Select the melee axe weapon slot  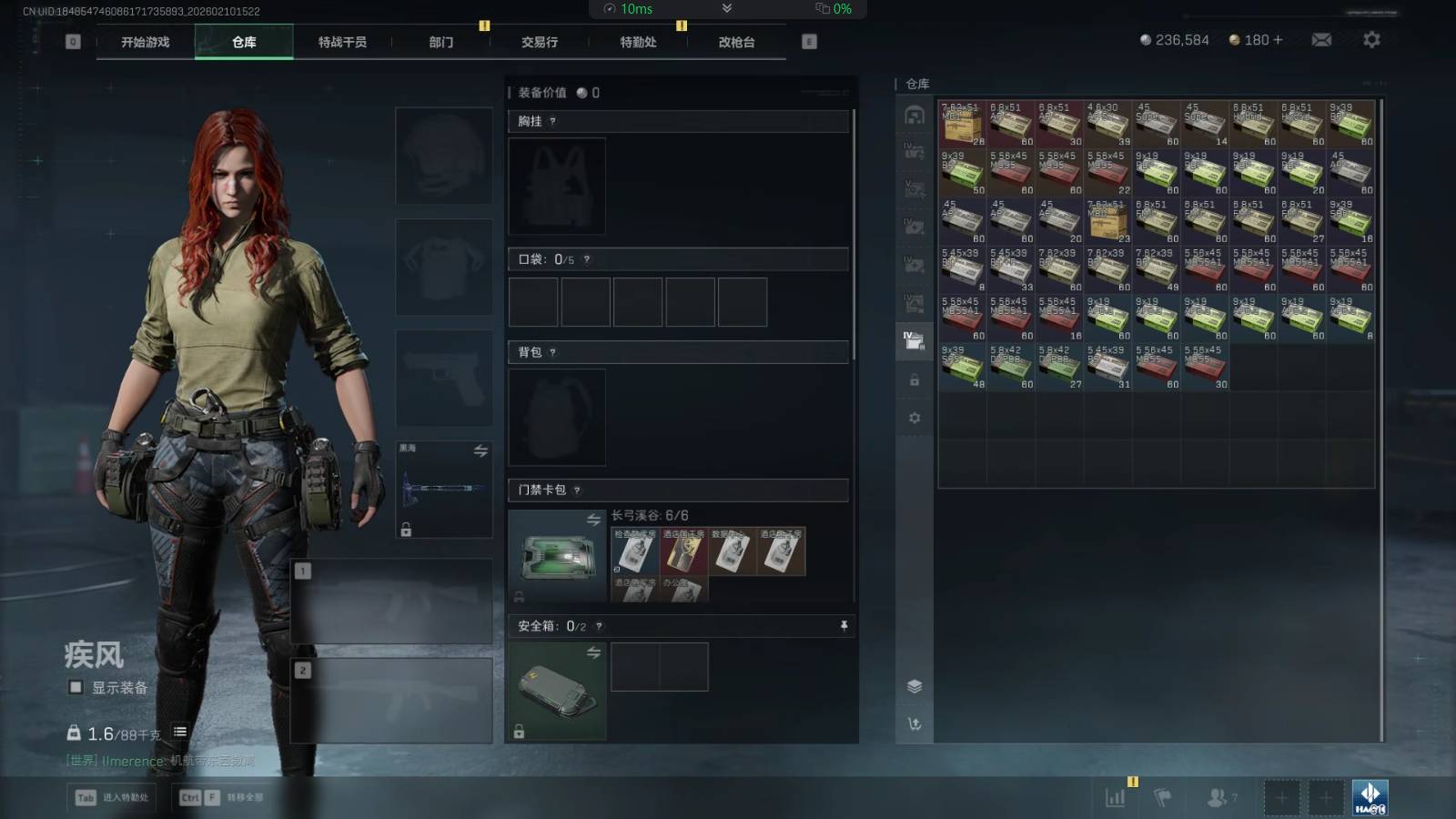(x=444, y=490)
